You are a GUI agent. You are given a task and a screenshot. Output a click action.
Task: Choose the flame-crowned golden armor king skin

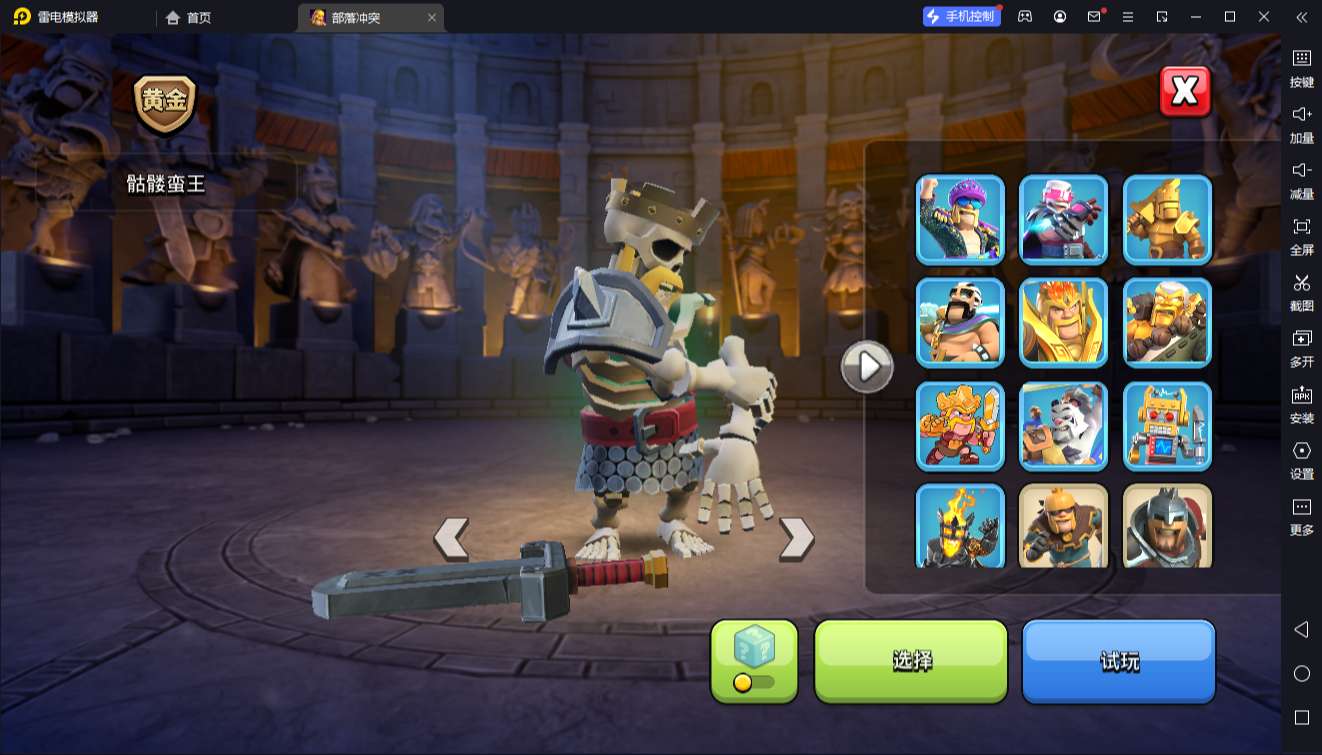tap(1064, 323)
